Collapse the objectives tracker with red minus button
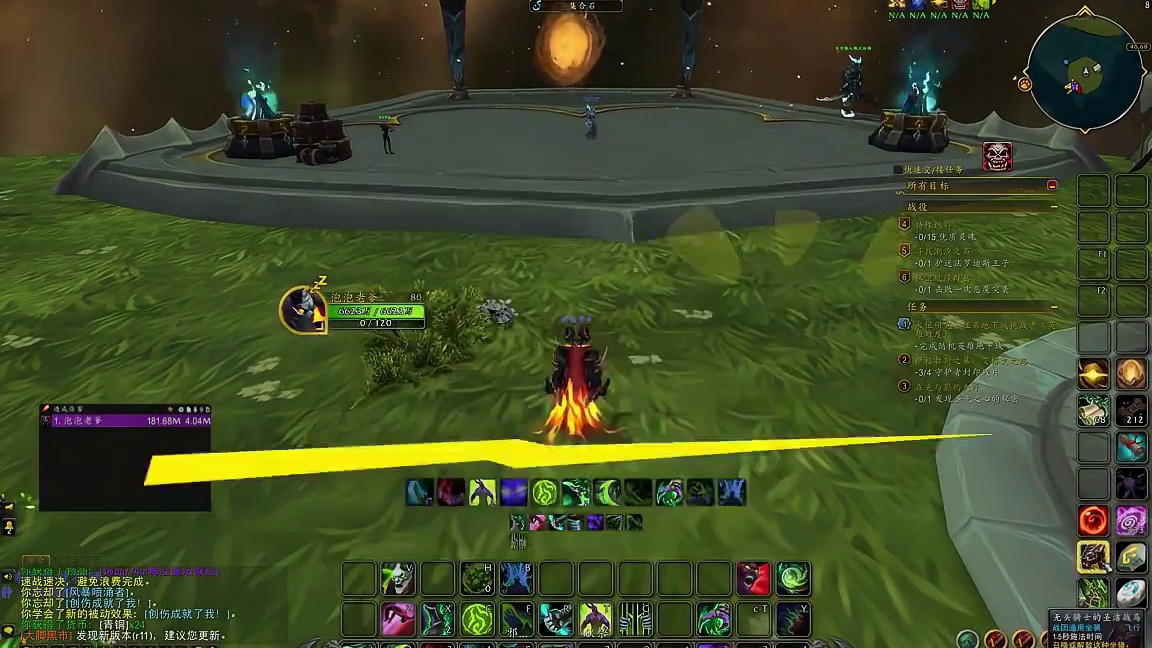 (x=1052, y=186)
